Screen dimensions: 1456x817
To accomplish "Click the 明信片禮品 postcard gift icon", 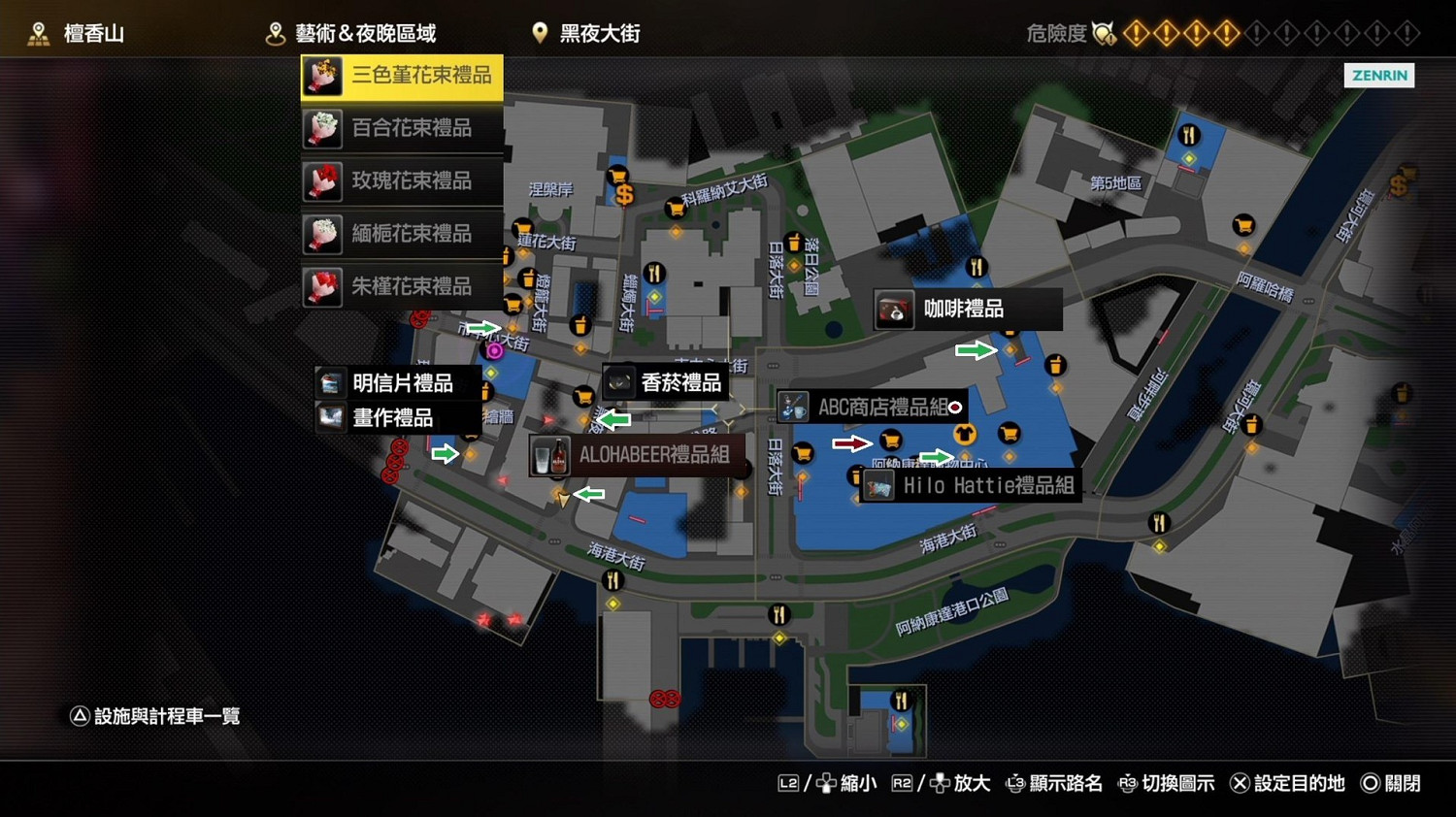I will tap(330, 382).
